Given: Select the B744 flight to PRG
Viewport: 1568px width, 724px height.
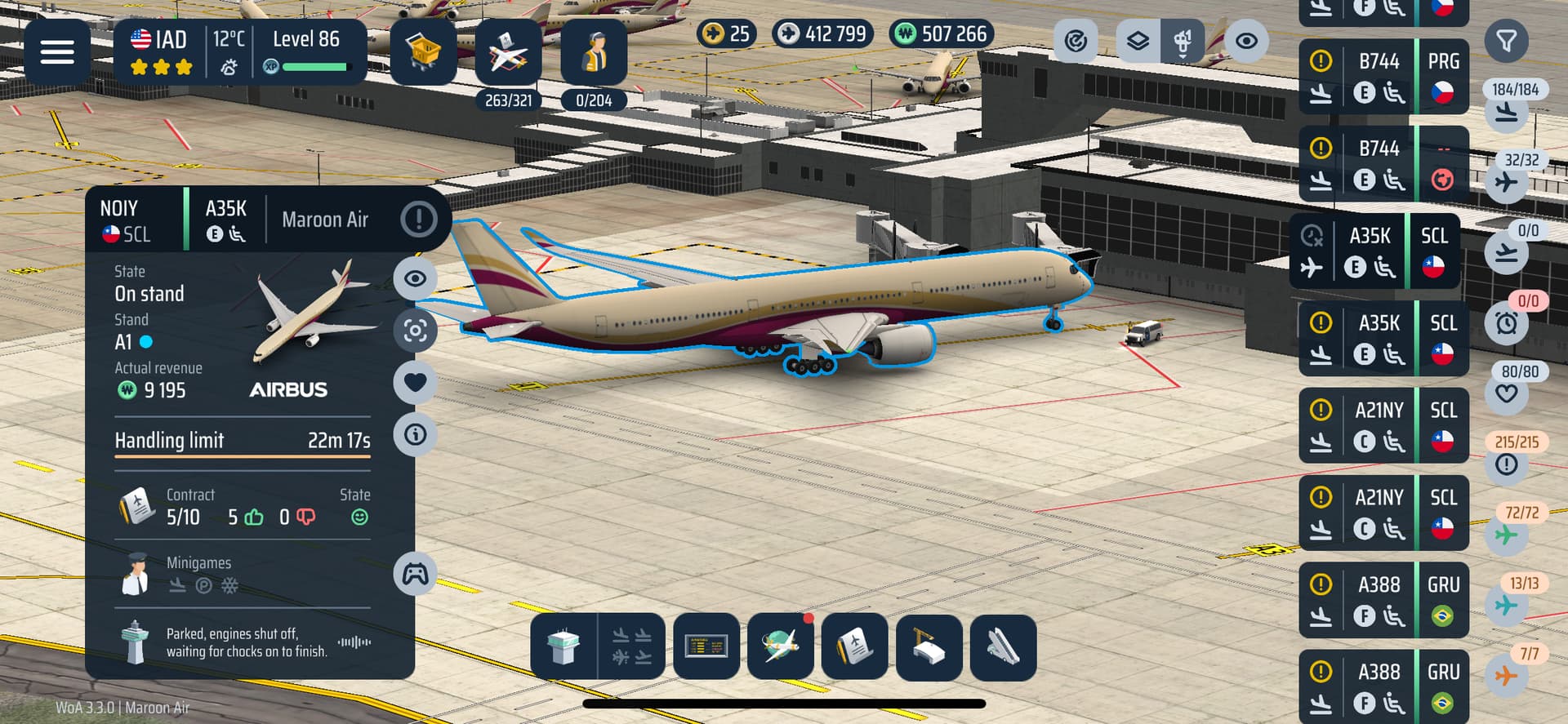Looking at the screenshot, I should pyautogui.click(x=1383, y=77).
